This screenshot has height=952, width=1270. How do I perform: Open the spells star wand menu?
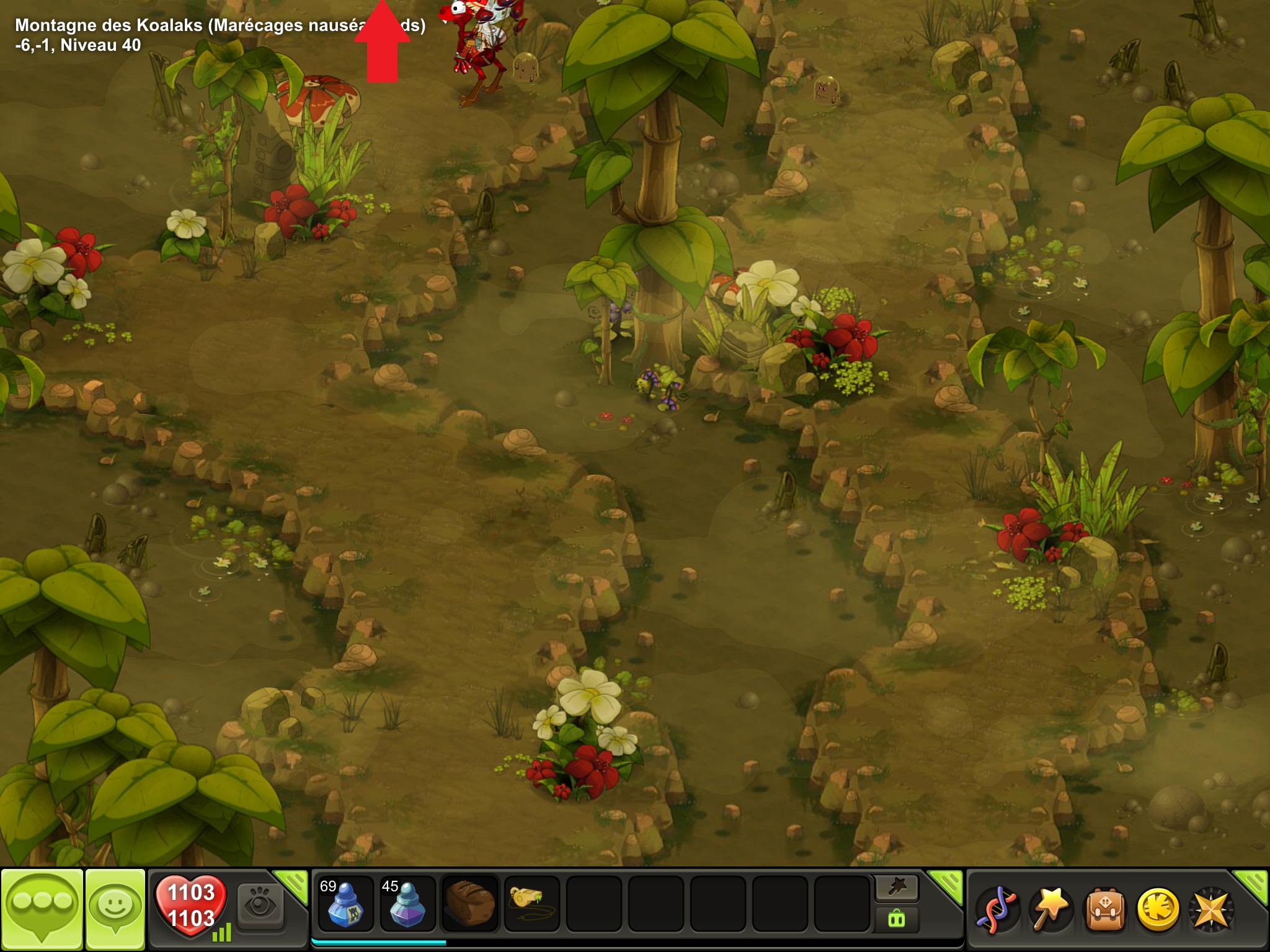(1050, 909)
